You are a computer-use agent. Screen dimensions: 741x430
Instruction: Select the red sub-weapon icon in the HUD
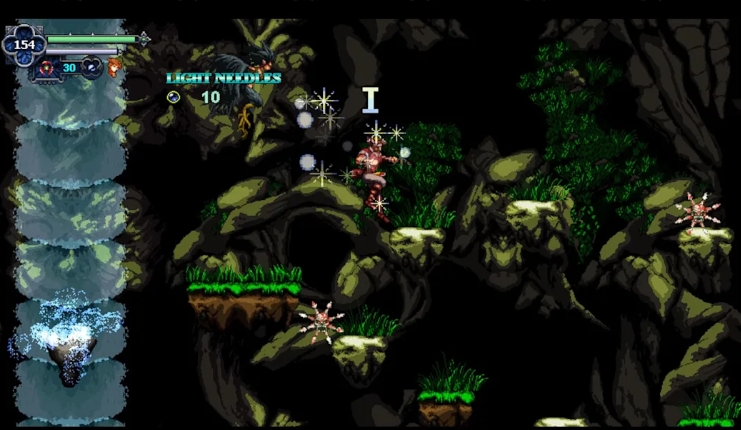(x=46, y=68)
